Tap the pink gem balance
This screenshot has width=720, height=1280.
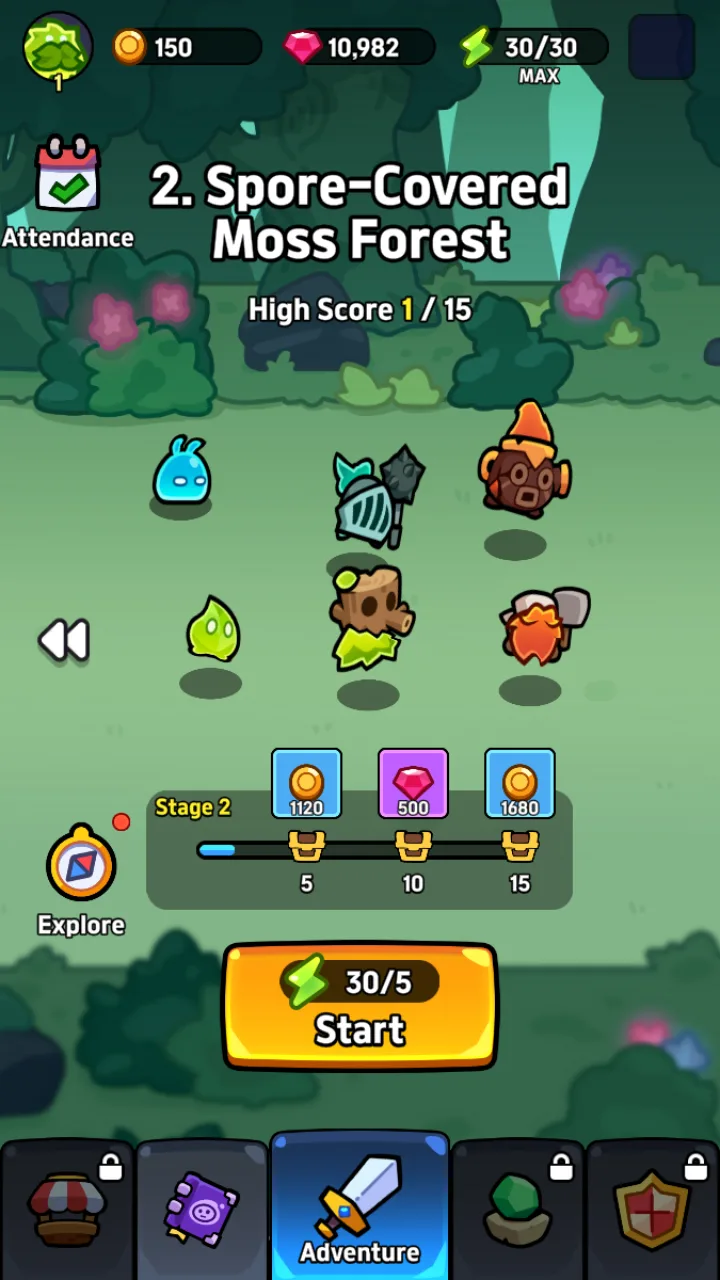coord(359,47)
